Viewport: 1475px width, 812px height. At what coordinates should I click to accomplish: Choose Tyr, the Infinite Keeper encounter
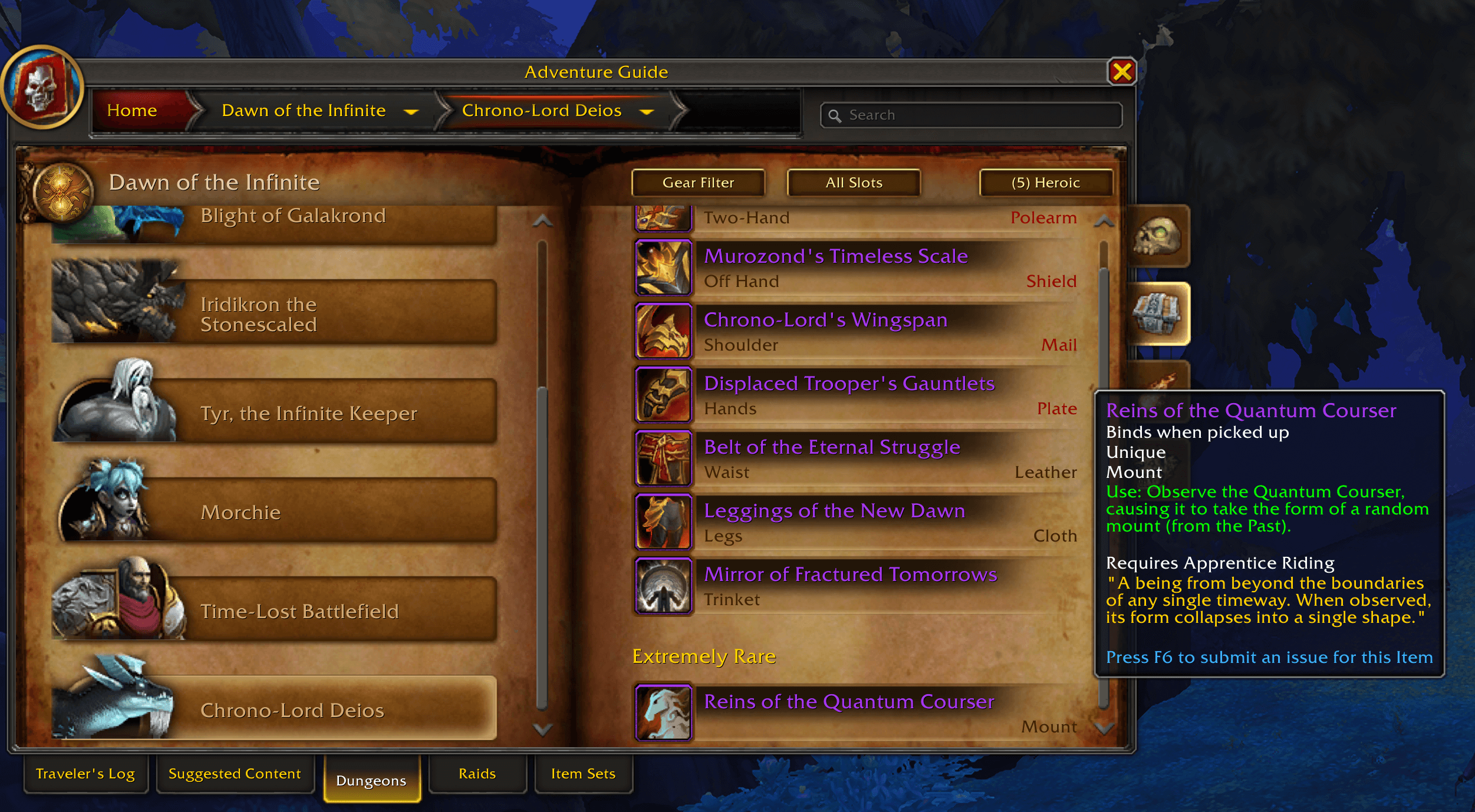[274, 412]
